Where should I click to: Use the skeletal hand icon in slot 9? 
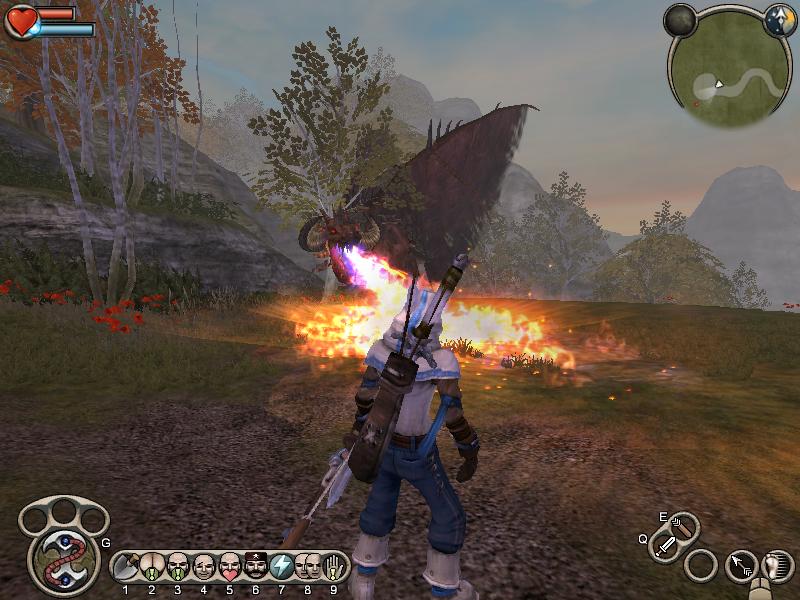(334, 567)
